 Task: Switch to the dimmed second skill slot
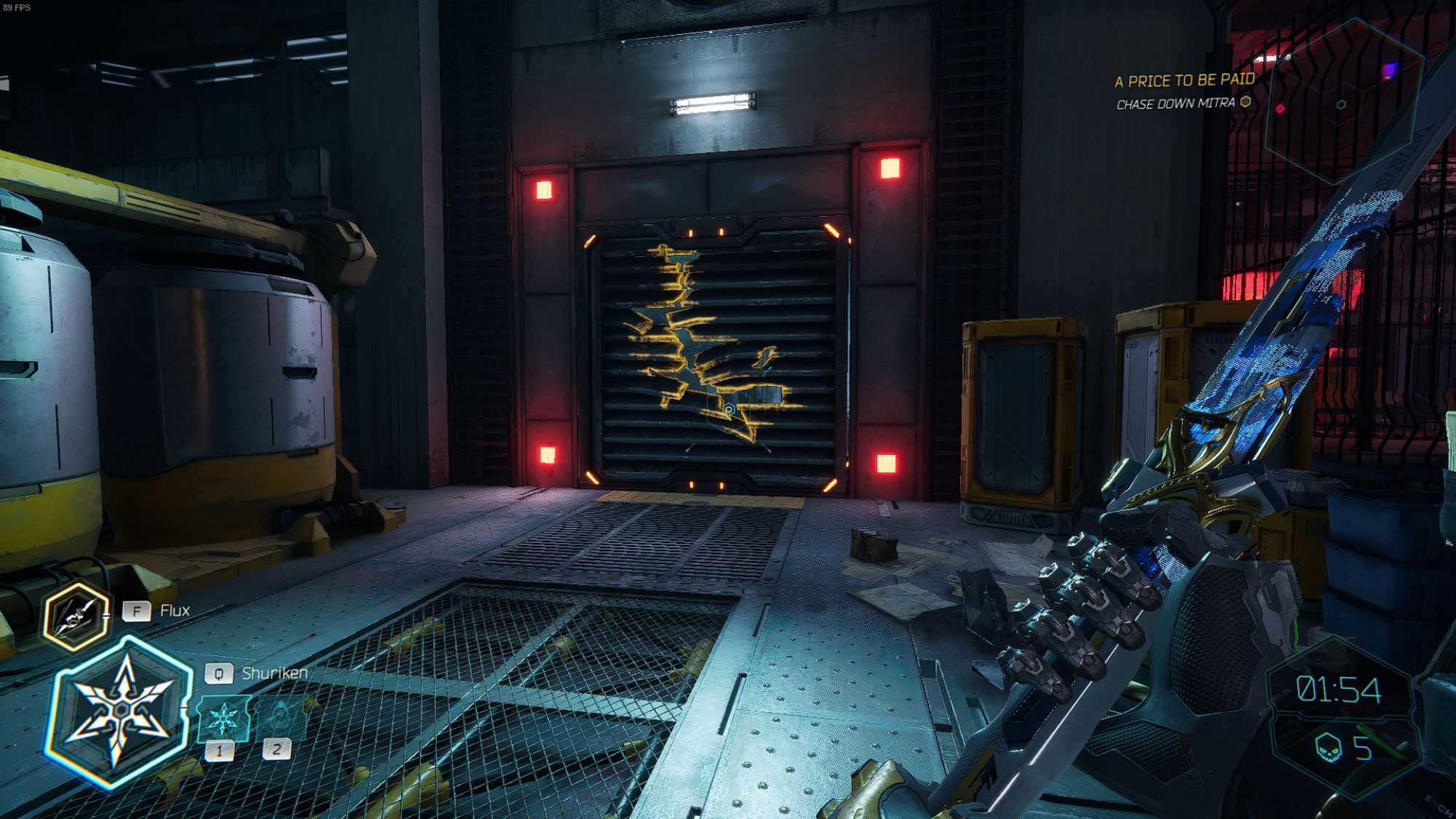click(281, 718)
